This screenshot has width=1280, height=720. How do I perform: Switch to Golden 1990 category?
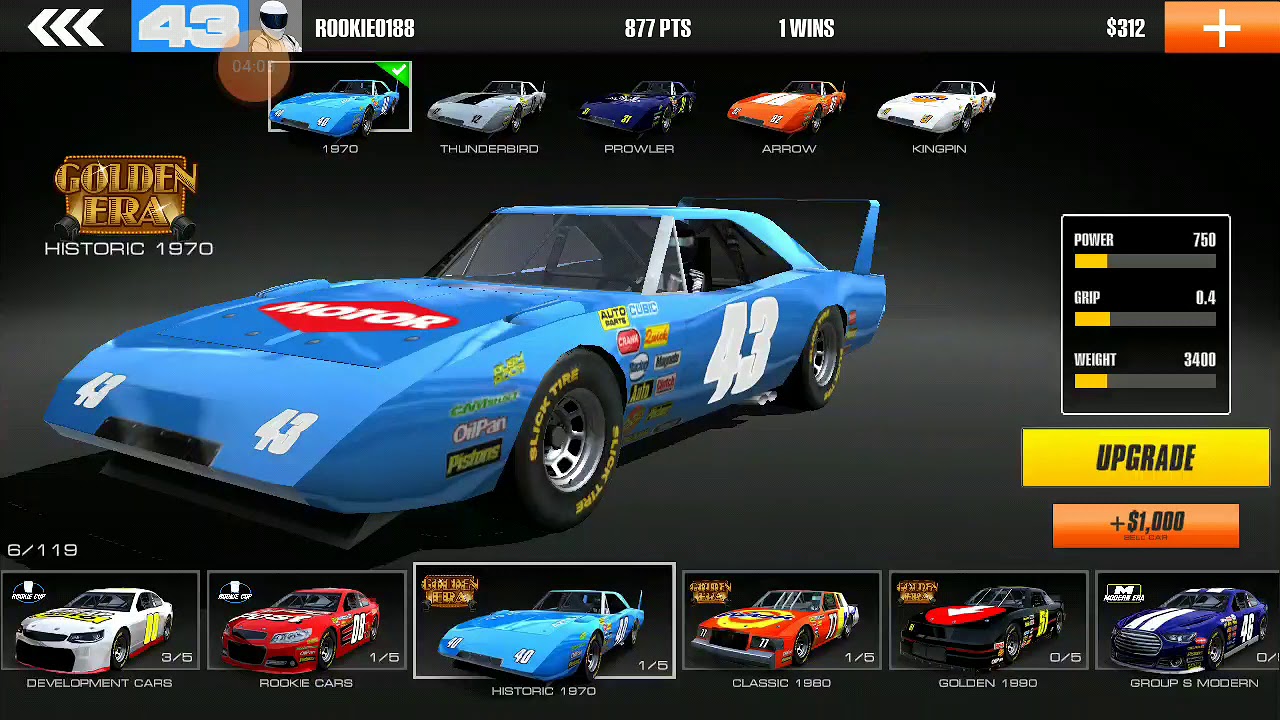(x=988, y=621)
